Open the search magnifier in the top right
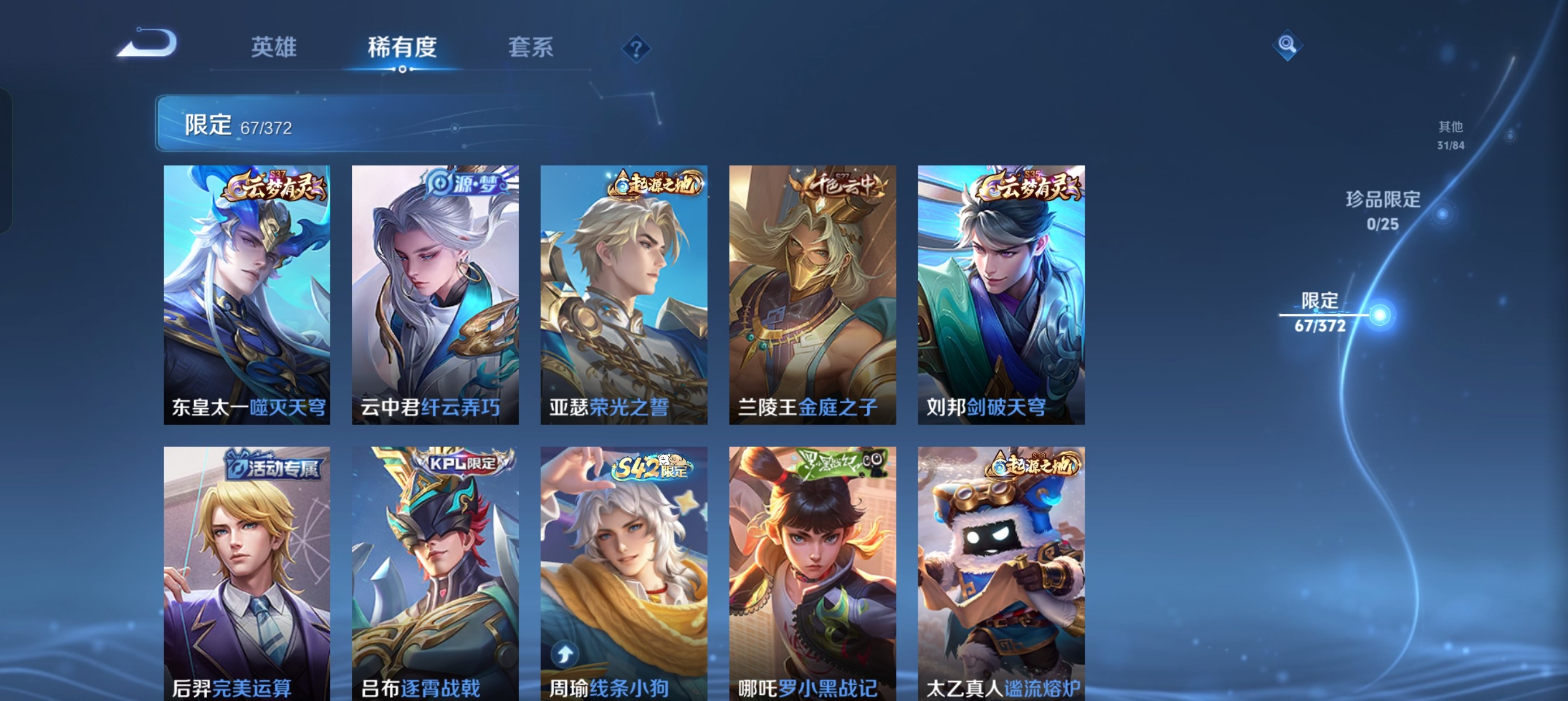Viewport: 1568px width, 701px height. coord(1288,46)
